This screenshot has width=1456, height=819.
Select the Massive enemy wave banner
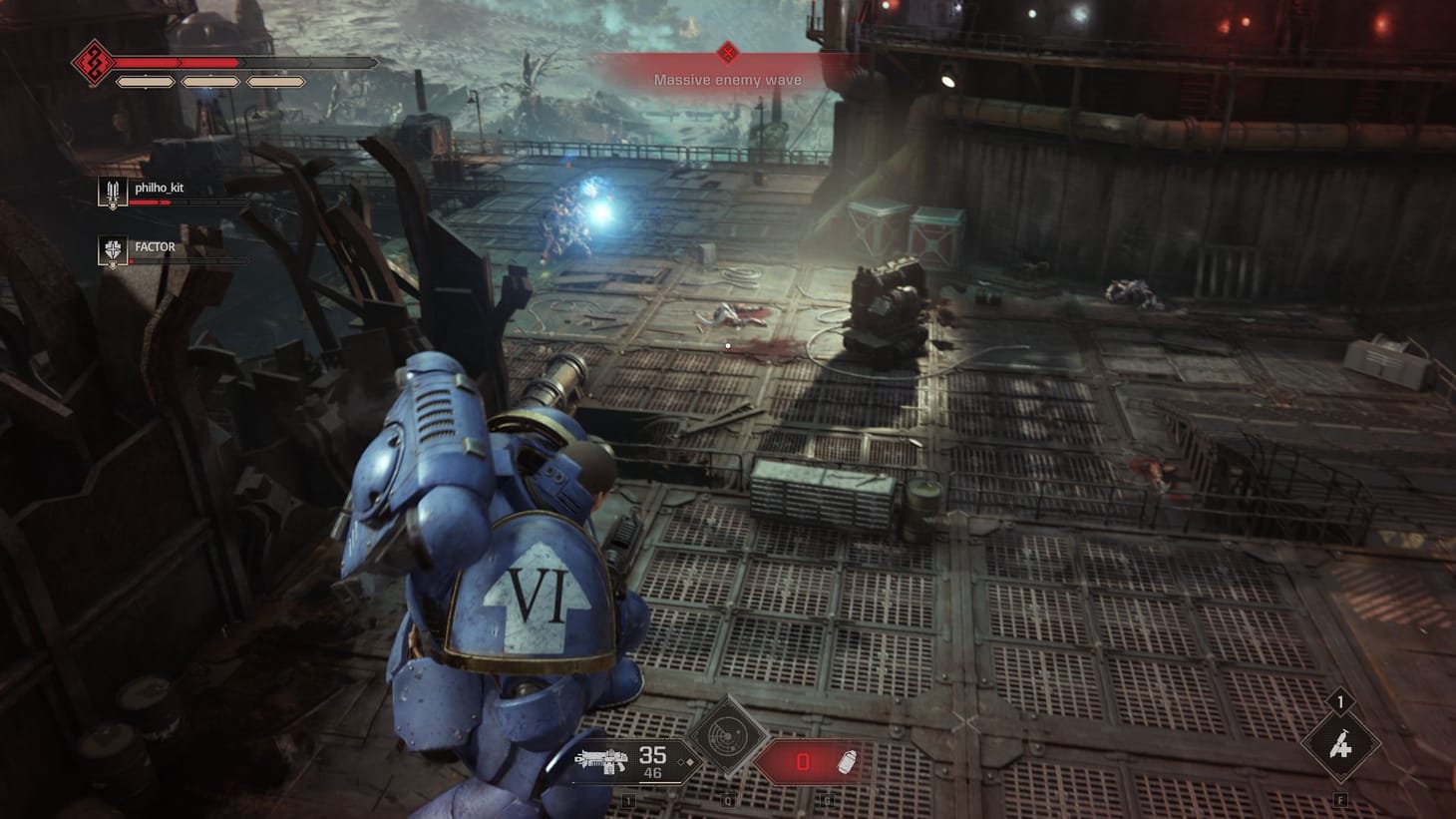[726, 79]
